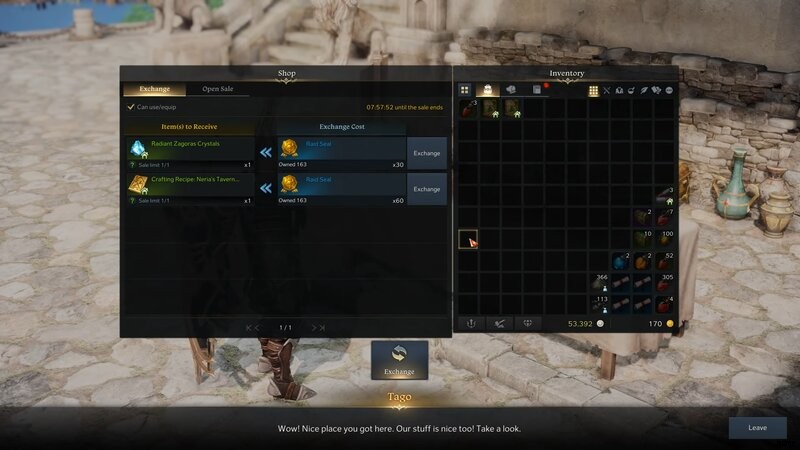
Task: Leave the conversation with Tago
Action: coord(757,427)
